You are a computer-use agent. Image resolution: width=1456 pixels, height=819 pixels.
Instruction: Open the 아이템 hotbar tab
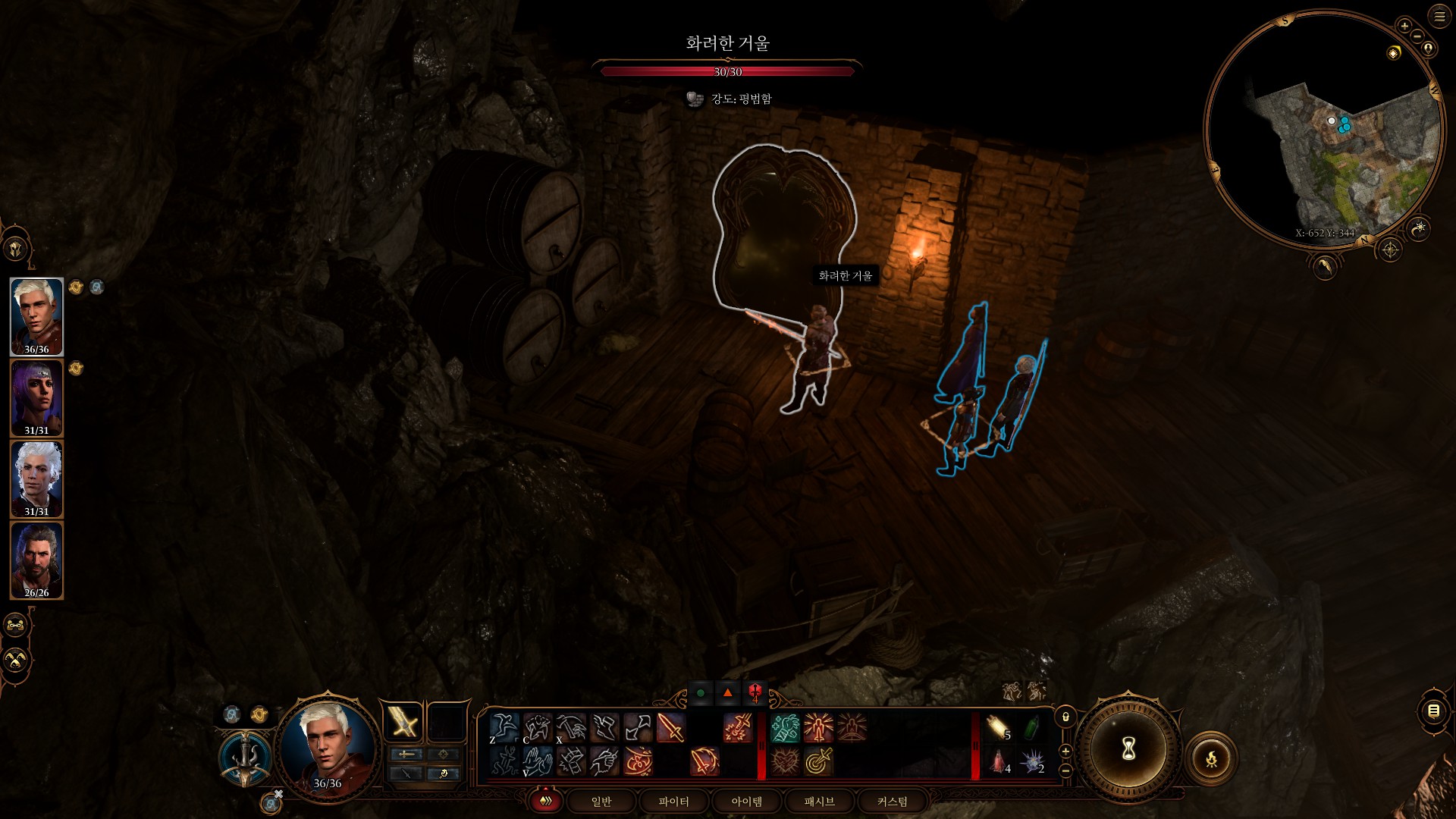pos(746,802)
